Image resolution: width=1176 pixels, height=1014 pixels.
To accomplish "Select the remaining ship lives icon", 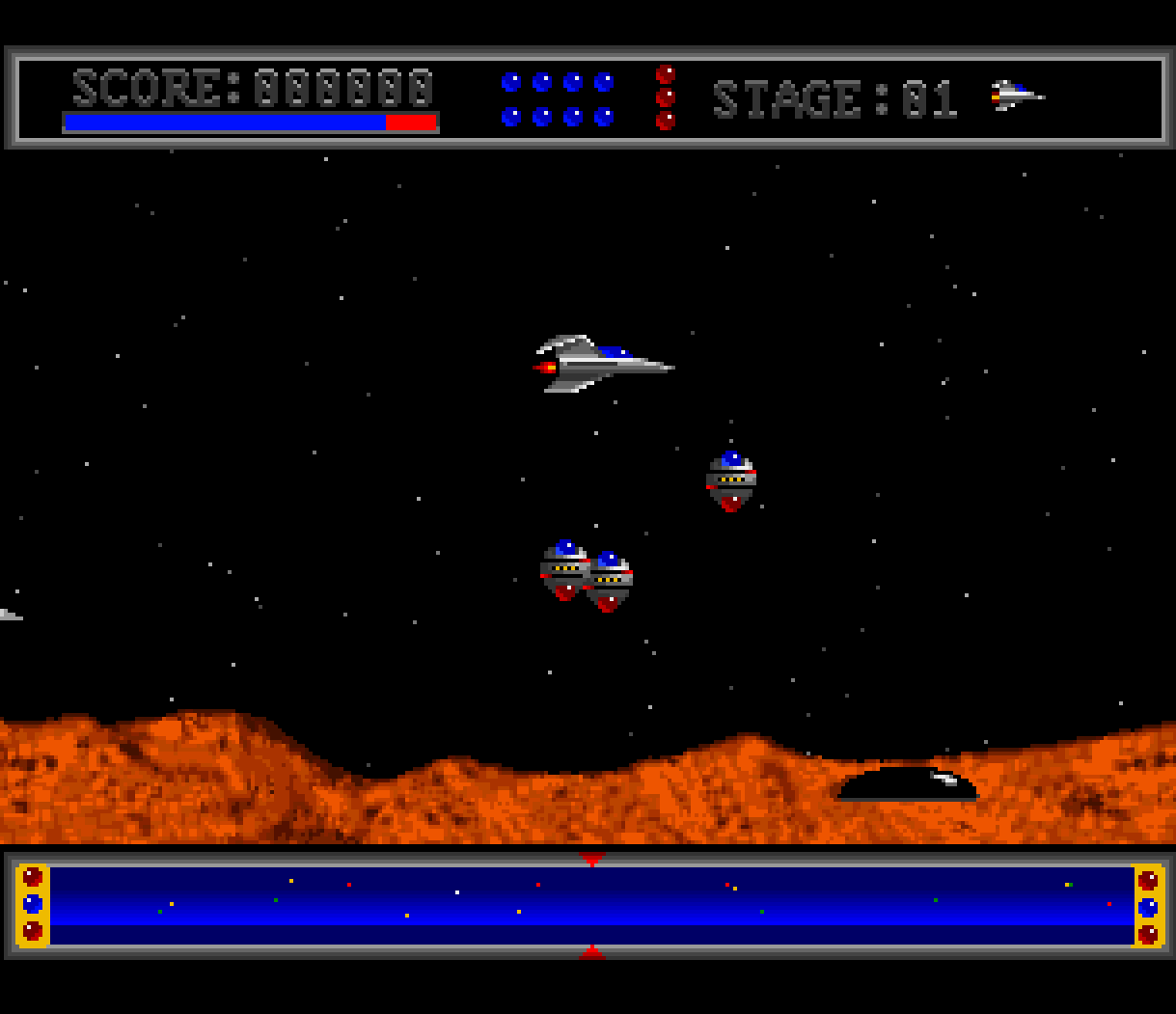I will coord(1016,96).
